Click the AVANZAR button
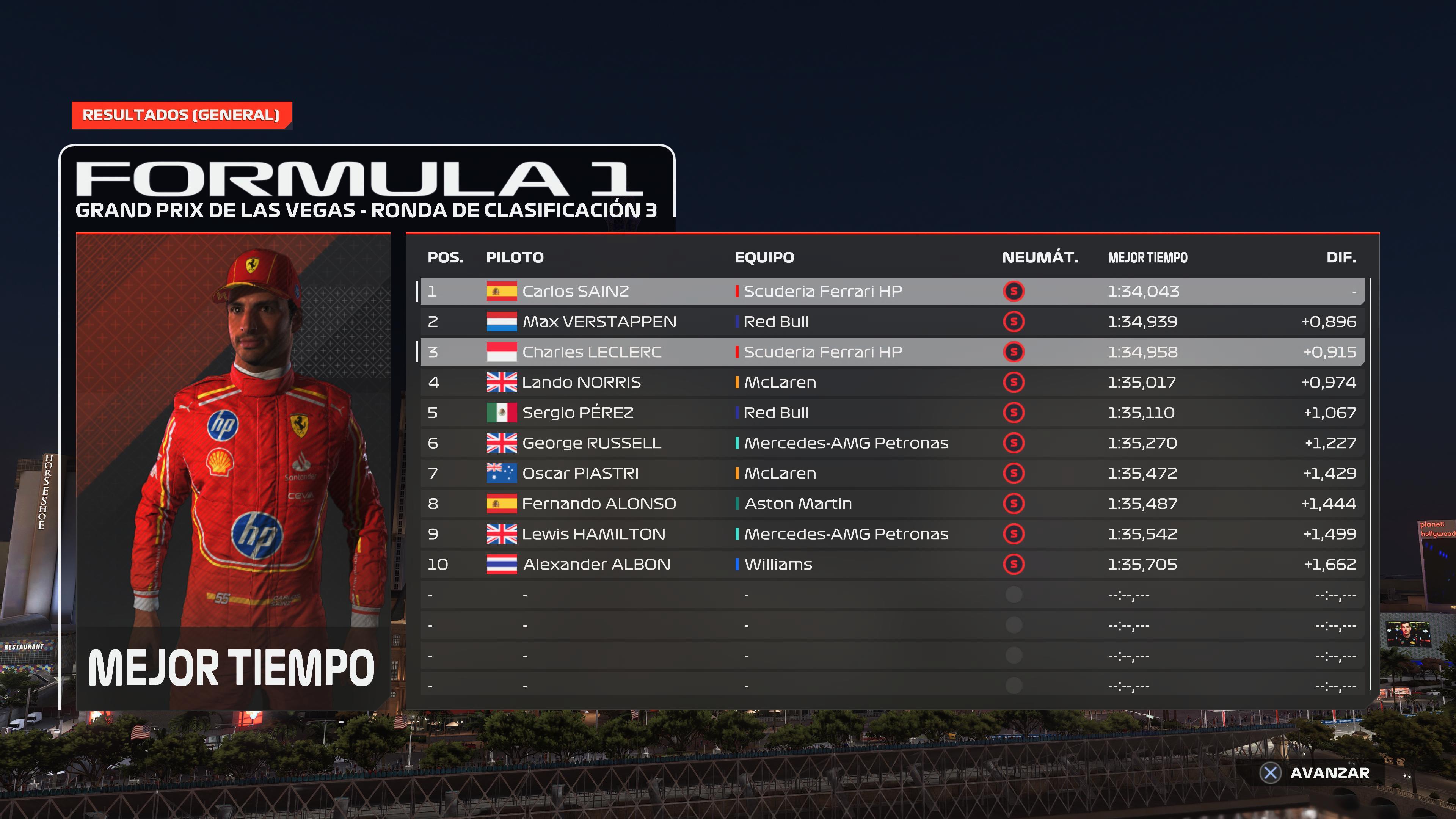Screen dimensions: 1456x819 click(x=1316, y=773)
